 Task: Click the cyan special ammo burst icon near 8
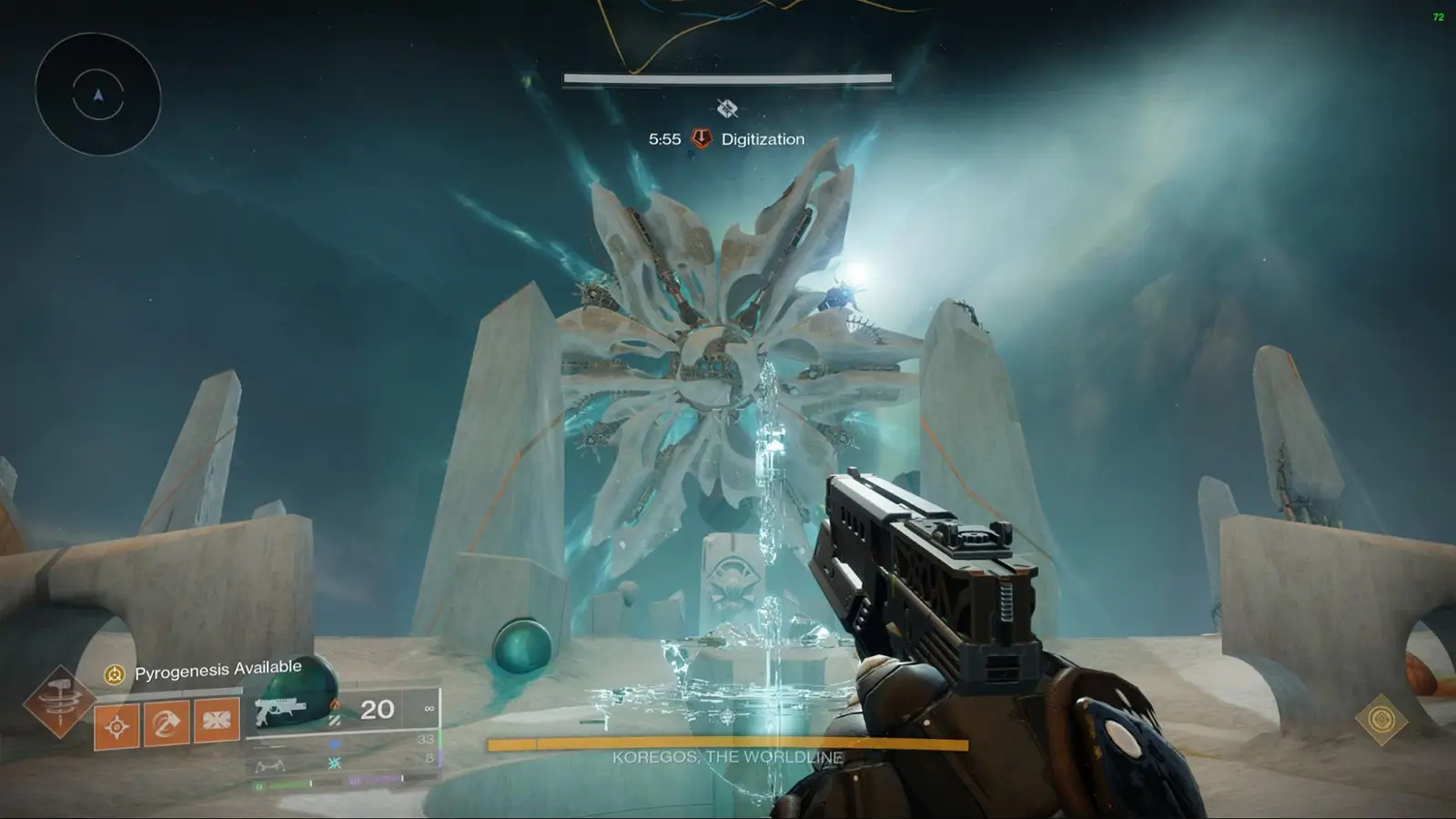335,763
